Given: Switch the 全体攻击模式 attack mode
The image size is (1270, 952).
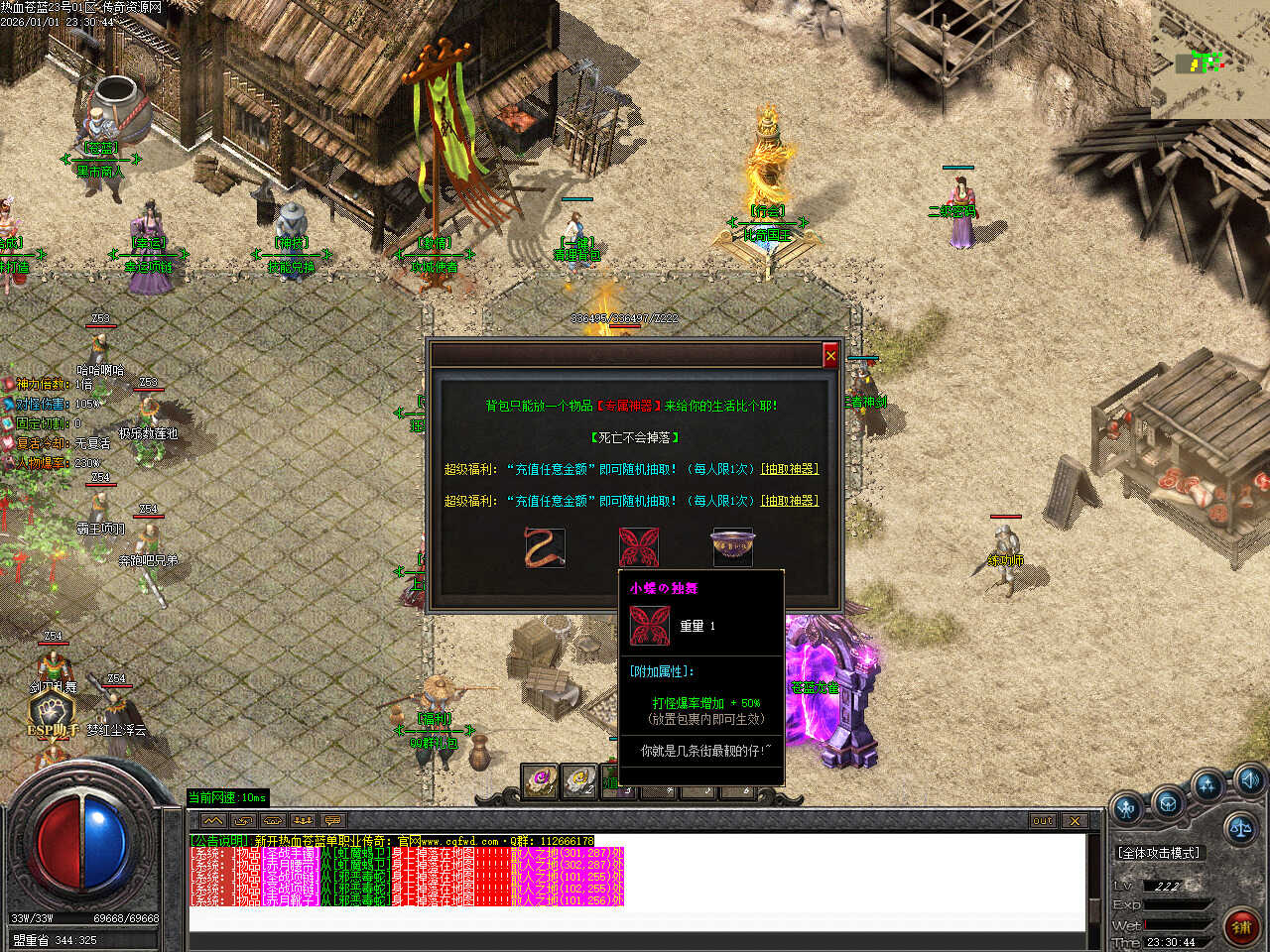Looking at the screenshot, I should [1159, 853].
